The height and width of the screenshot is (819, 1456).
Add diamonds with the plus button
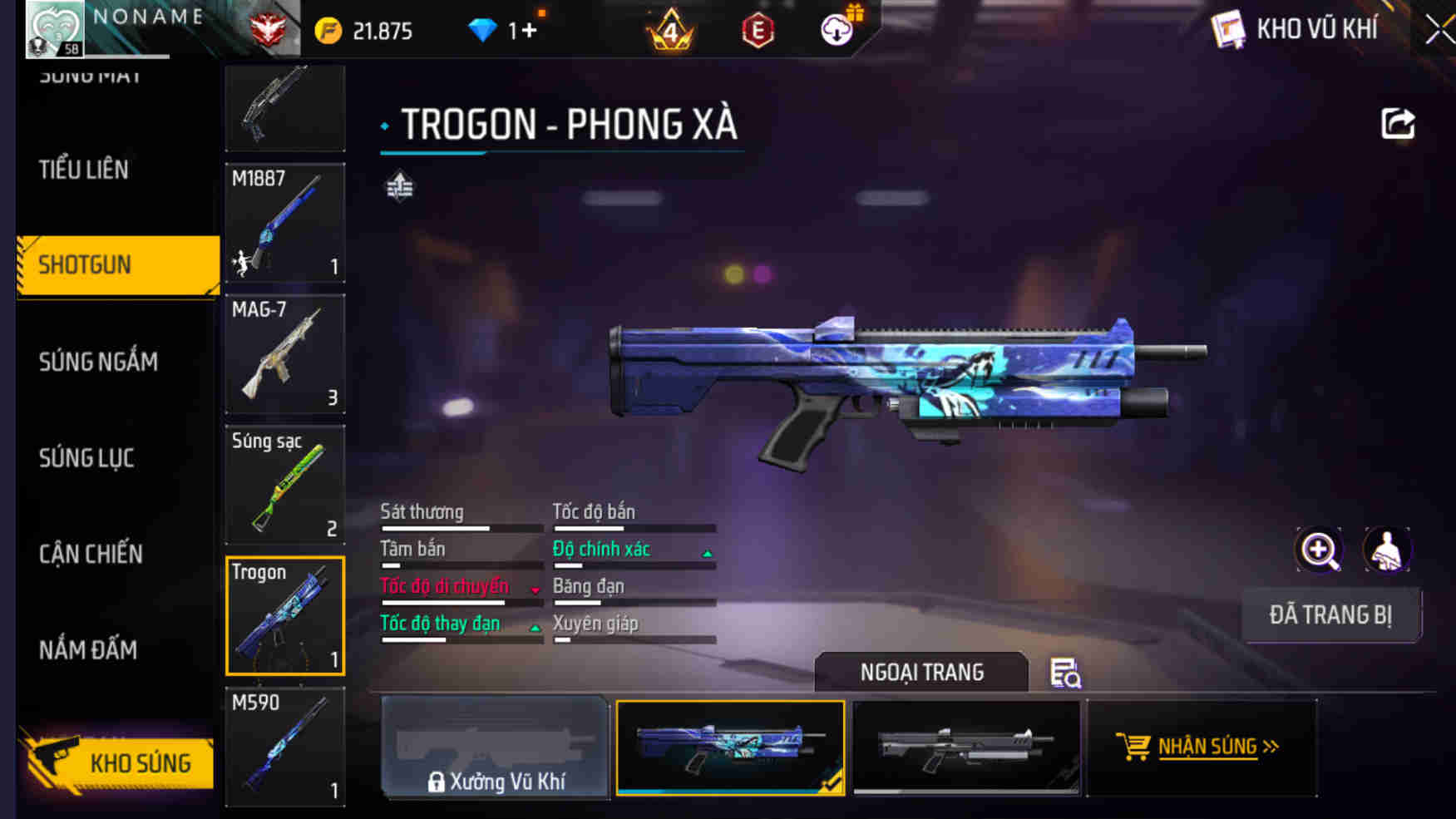529,31
